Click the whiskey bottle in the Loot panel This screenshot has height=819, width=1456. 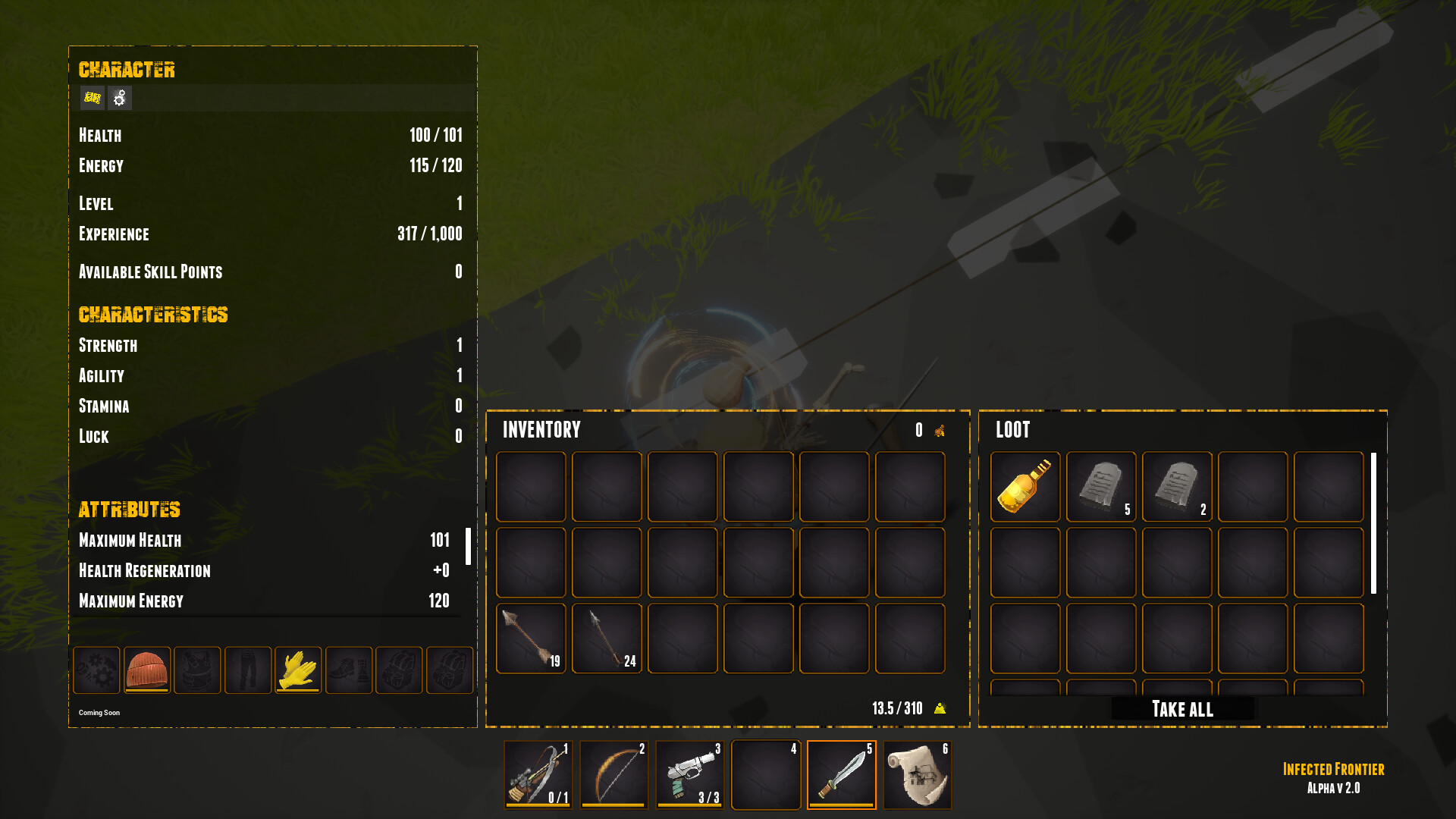[x=1025, y=487]
